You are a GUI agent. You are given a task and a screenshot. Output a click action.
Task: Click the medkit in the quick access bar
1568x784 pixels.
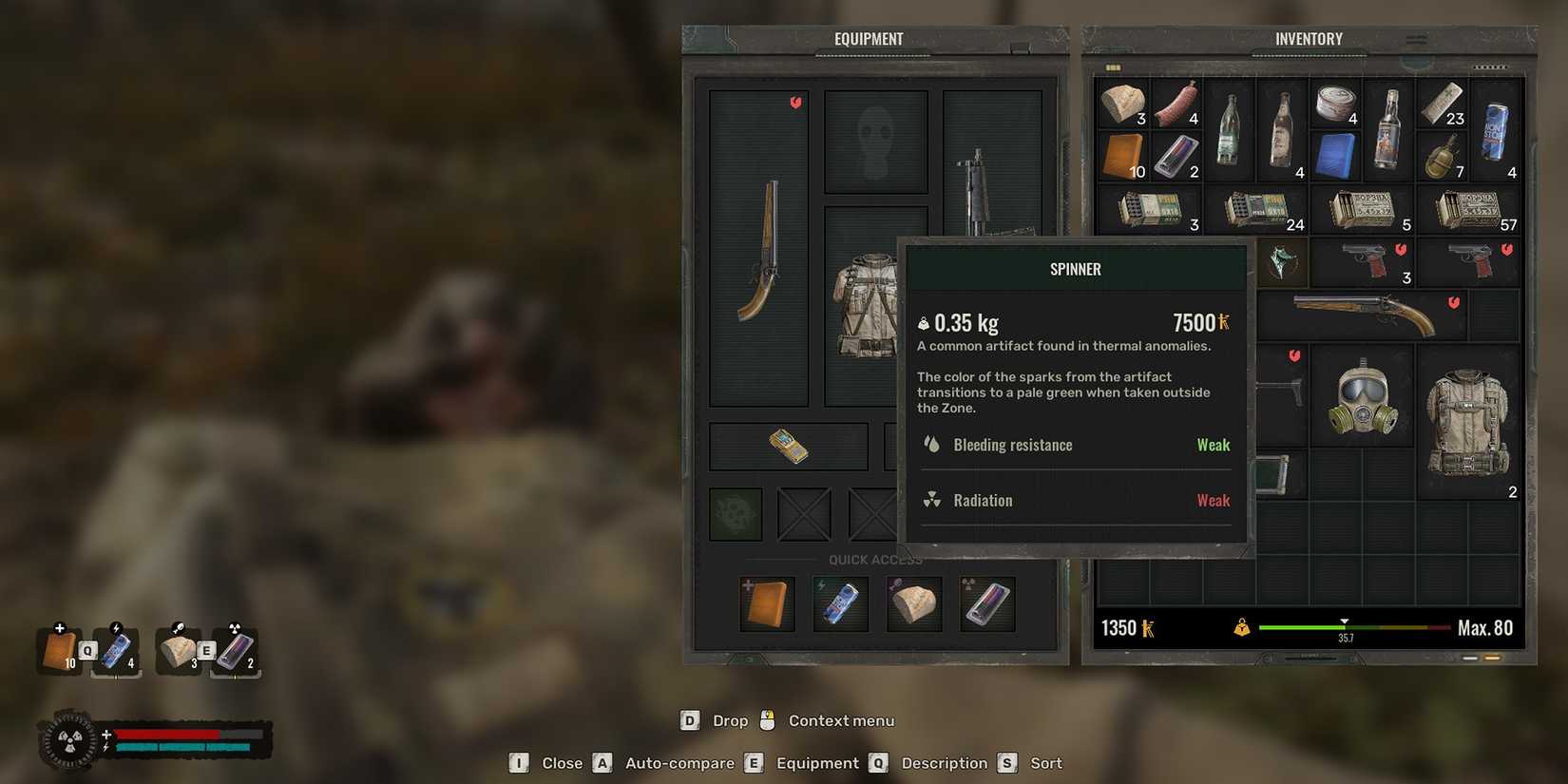pos(767,603)
